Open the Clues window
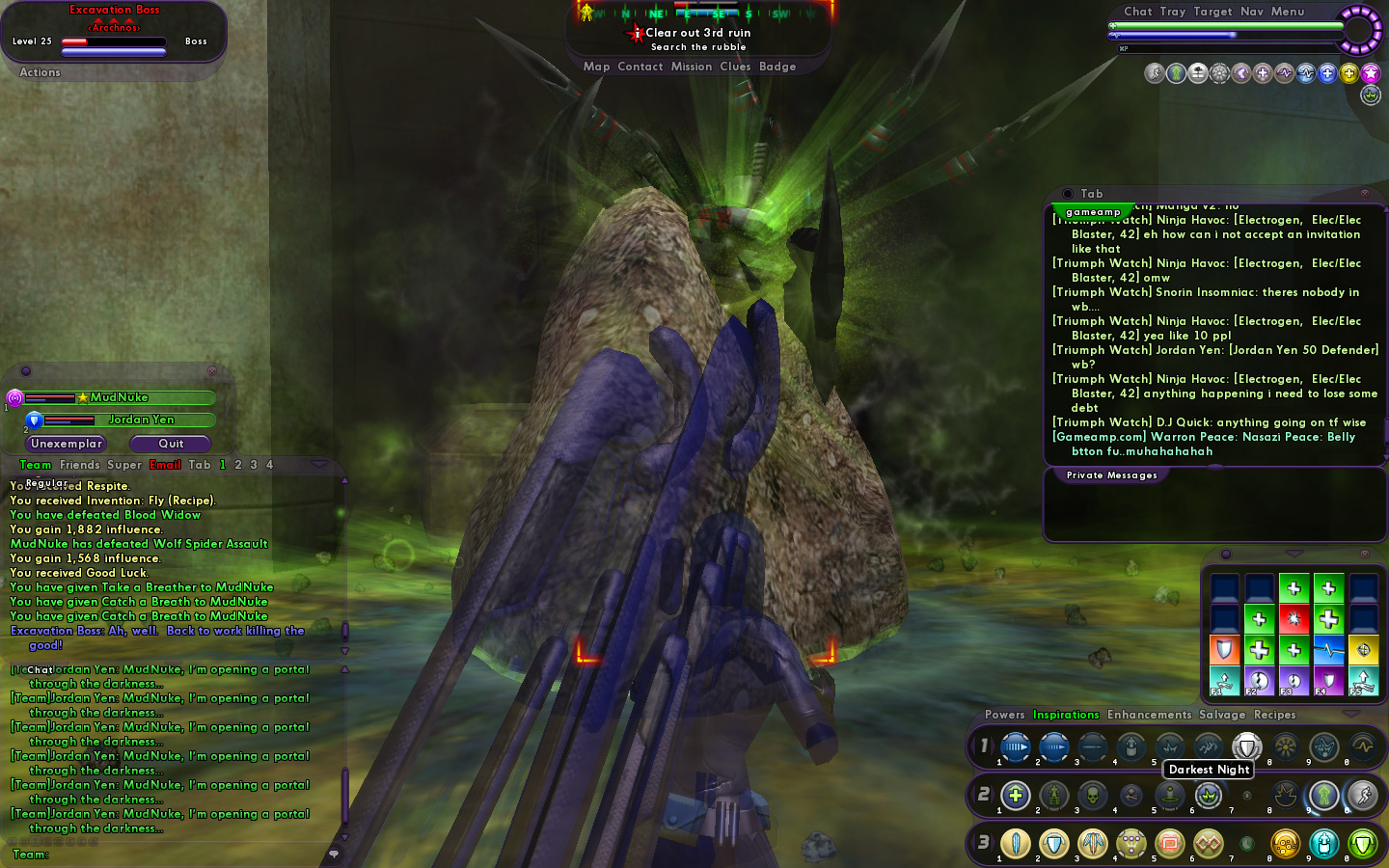Viewport: 1389px width, 868px height. click(735, 67)
